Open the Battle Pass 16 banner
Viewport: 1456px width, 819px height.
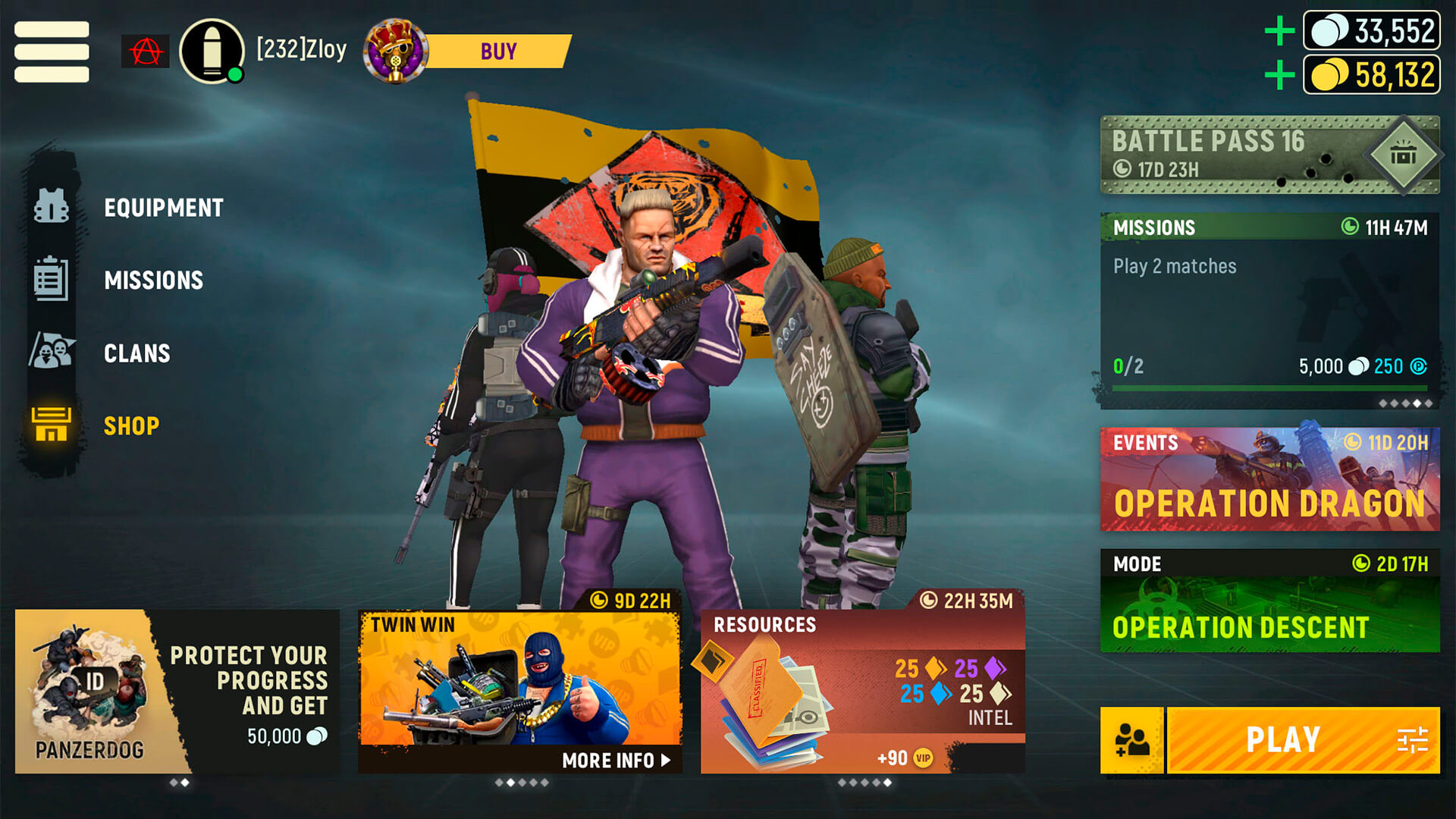click(x=1269, y=155)
